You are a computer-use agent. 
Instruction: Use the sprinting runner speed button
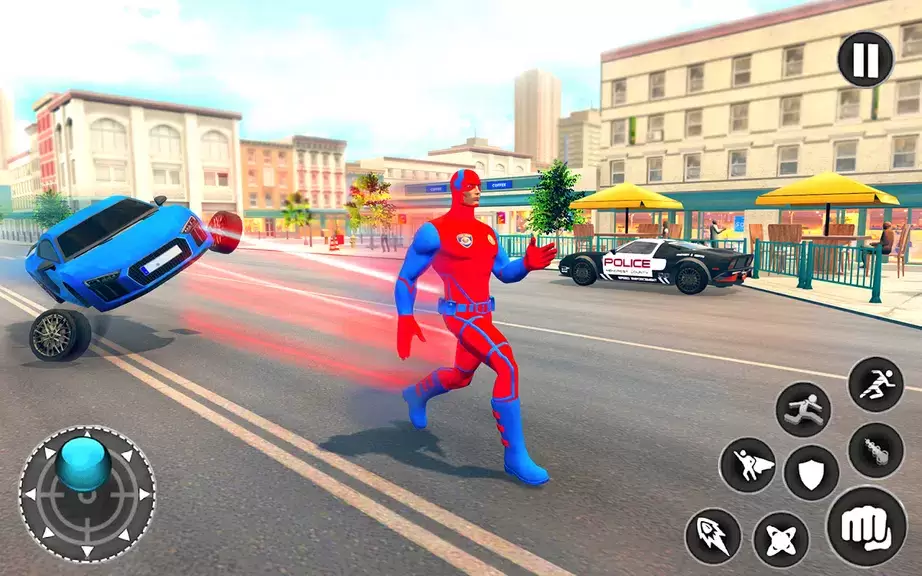[x=875, y=384]
